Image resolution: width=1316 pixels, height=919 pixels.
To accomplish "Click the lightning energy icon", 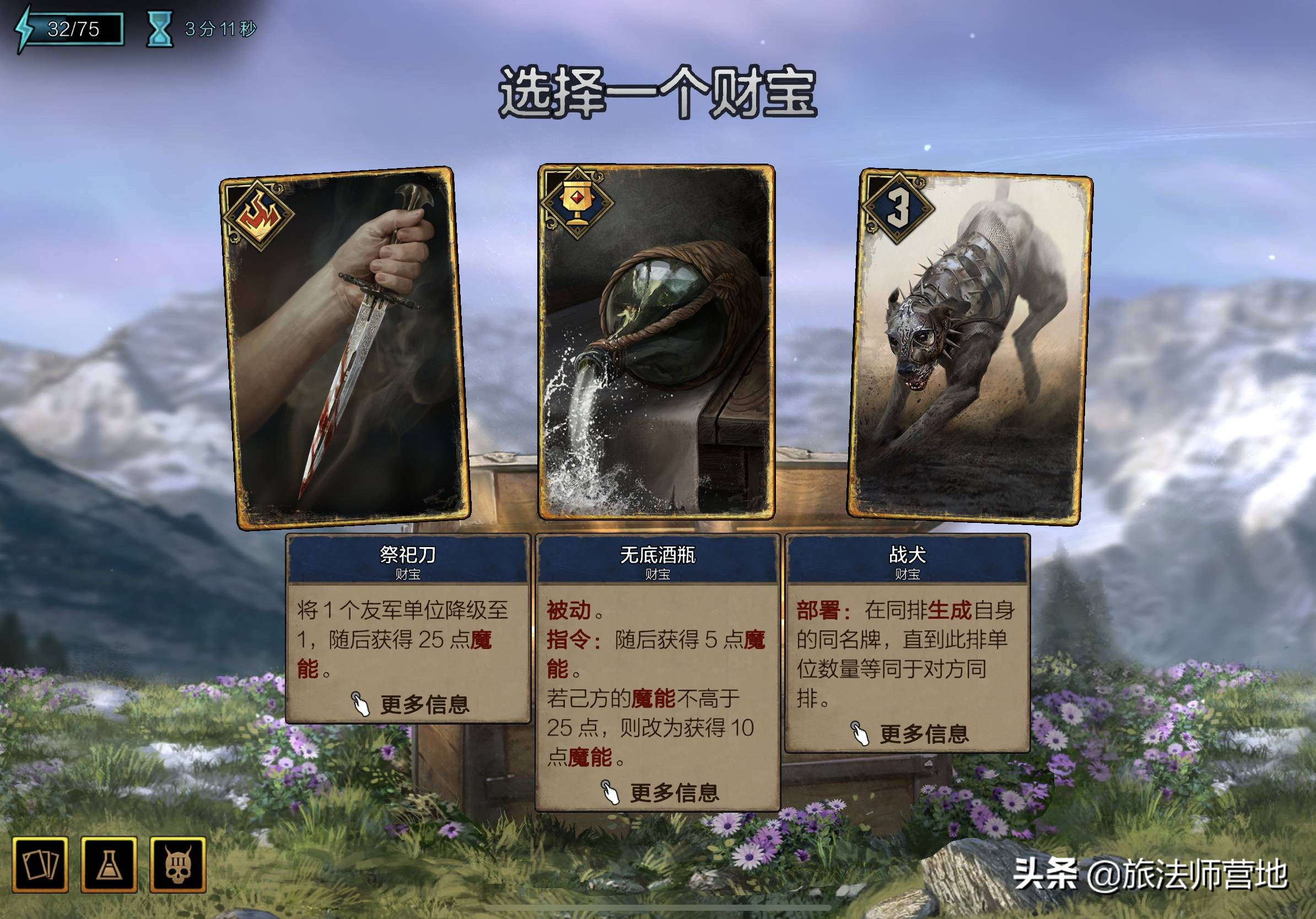I will click(23, 24).
